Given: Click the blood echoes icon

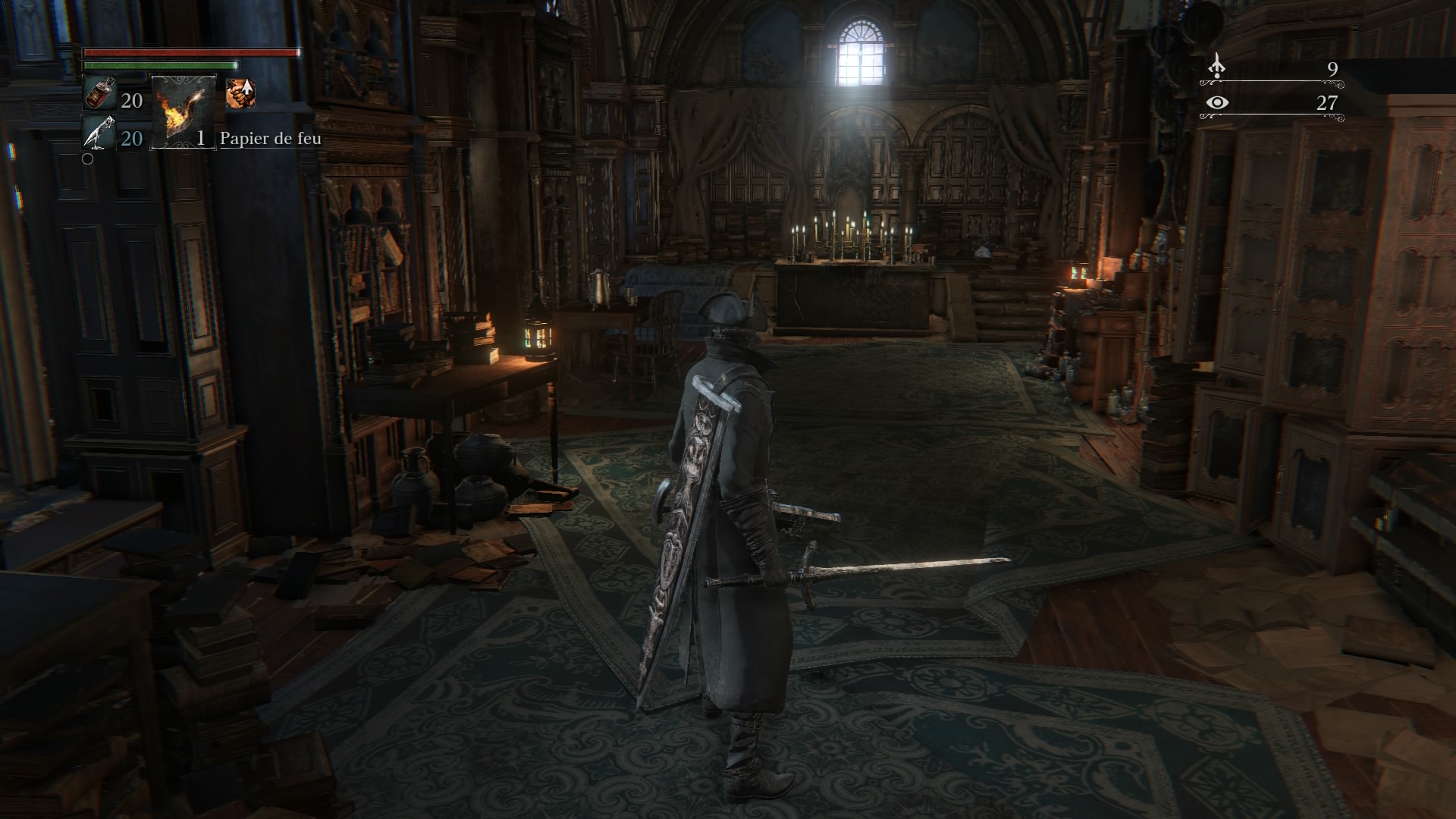Looking at the screenshot, I should tap(1216, 67).
